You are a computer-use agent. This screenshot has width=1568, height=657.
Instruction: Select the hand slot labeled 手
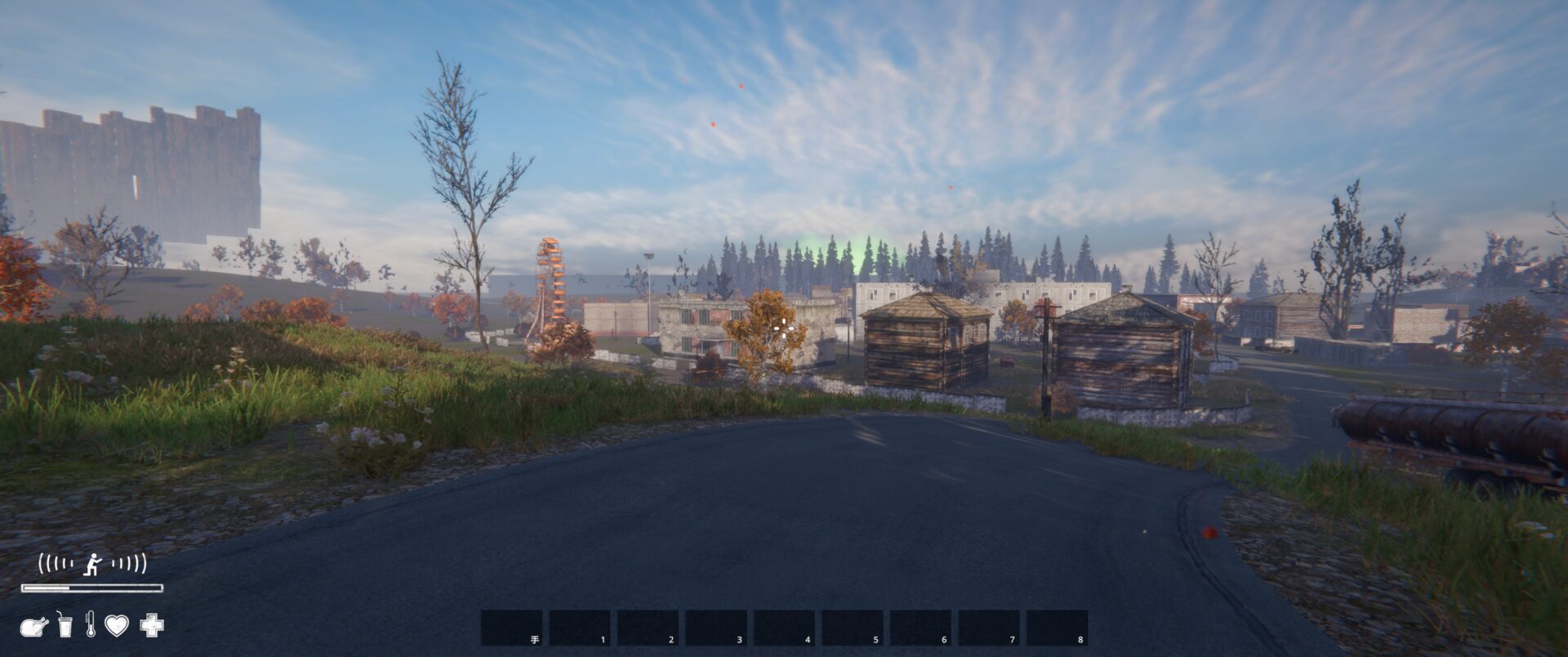coord(511,628)
